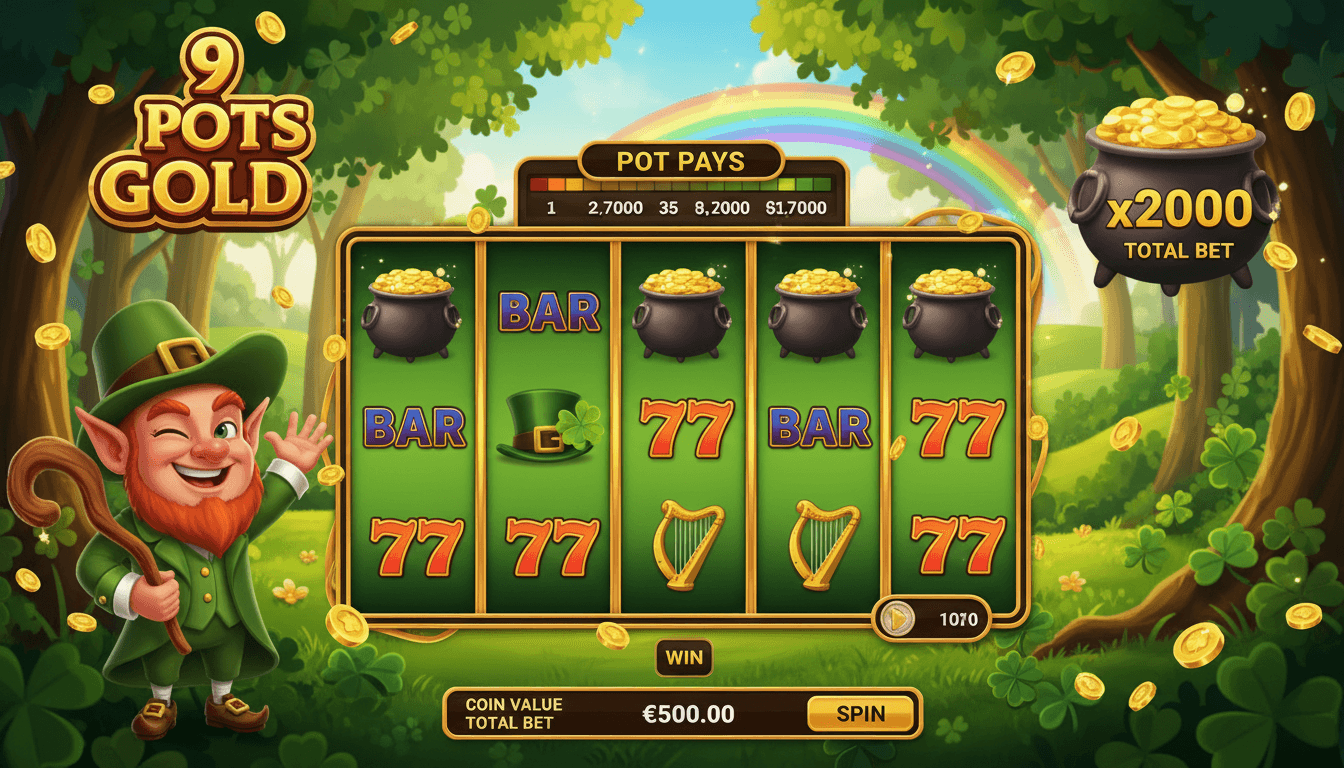Open the POT PAYS tab
The image size is (1344, 768).
tap(680, 161)
